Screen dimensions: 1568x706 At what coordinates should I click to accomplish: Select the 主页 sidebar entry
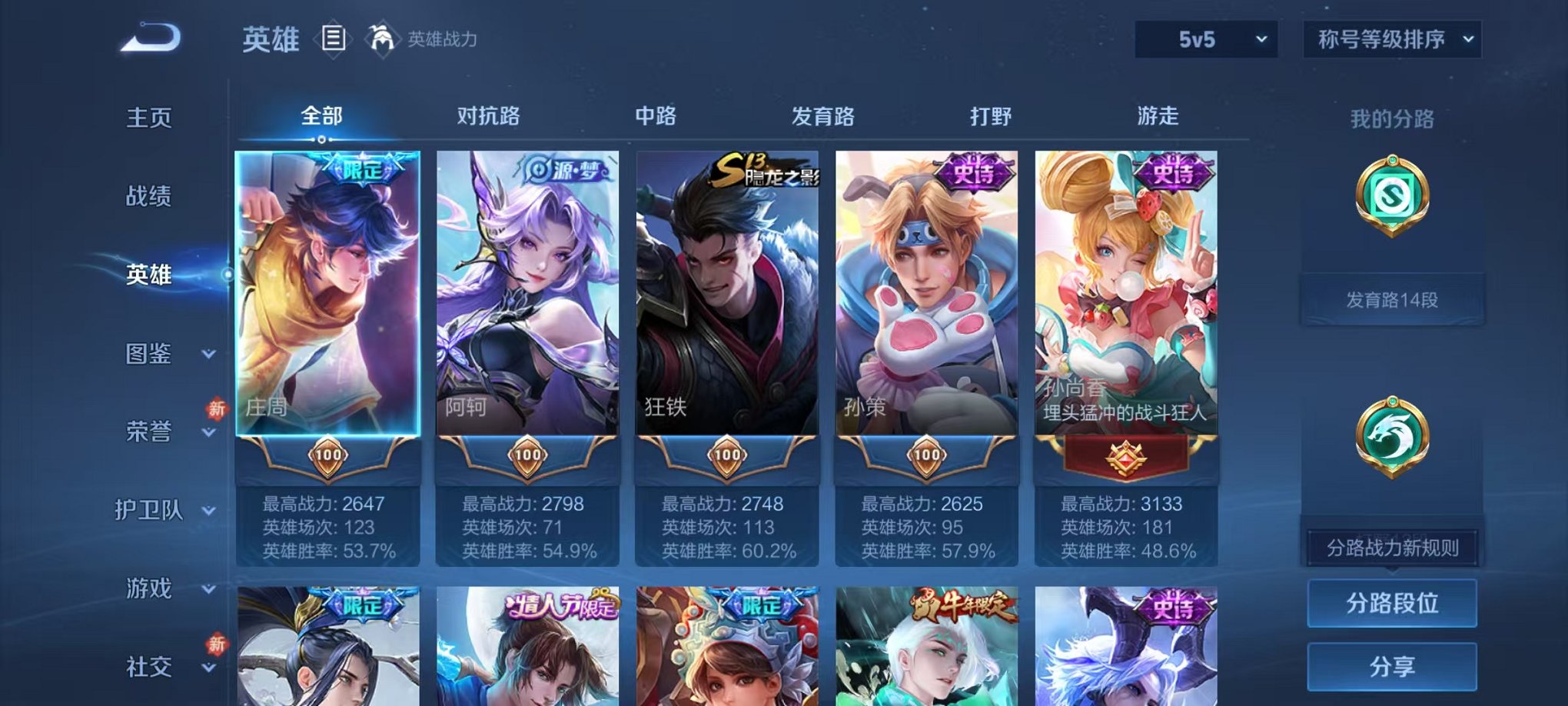[x=151, y=117]
